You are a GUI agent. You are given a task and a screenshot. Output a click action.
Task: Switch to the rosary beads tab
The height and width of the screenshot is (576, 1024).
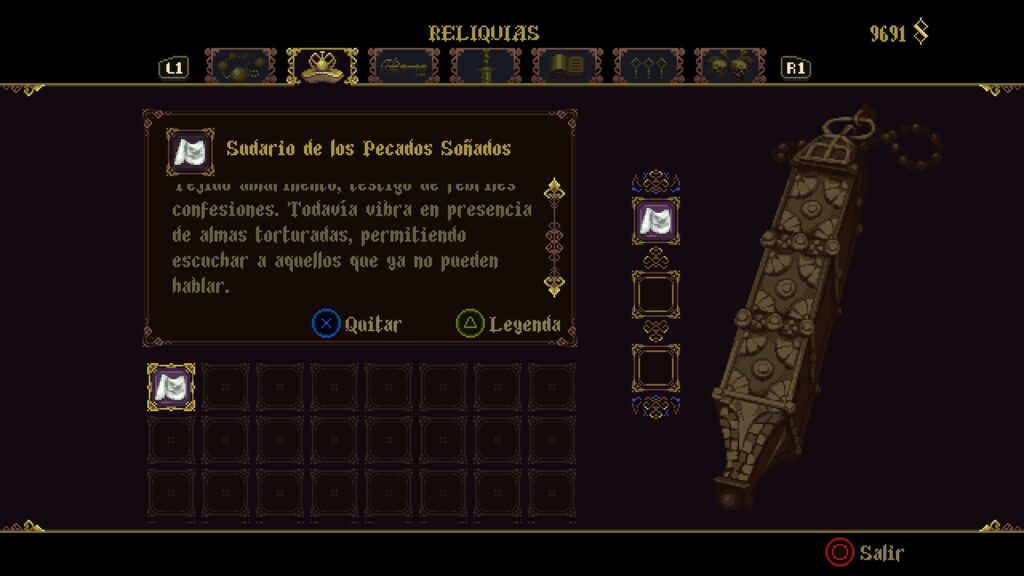click(241, 66)
